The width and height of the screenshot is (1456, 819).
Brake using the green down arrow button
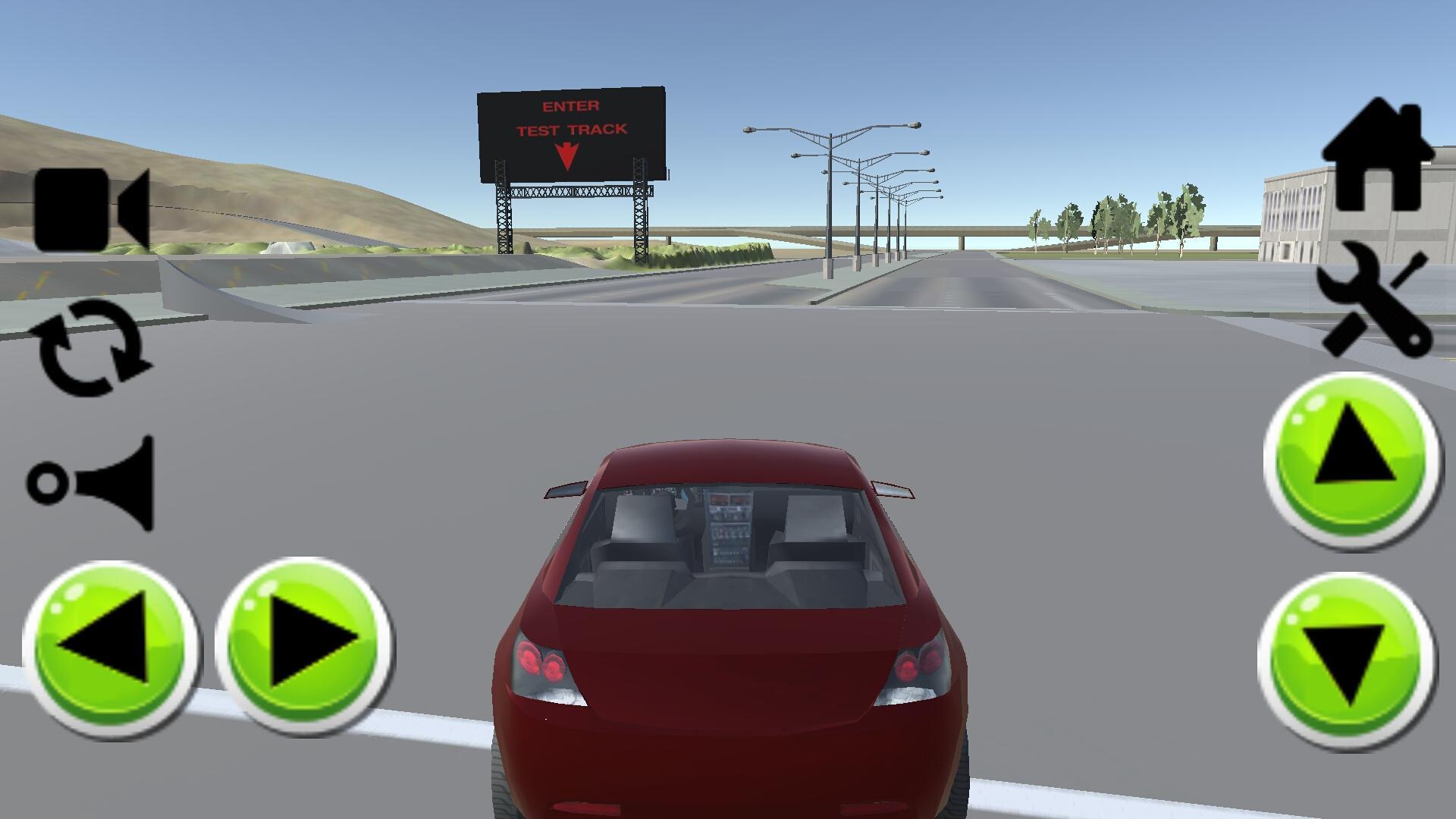click(1348, 661)
